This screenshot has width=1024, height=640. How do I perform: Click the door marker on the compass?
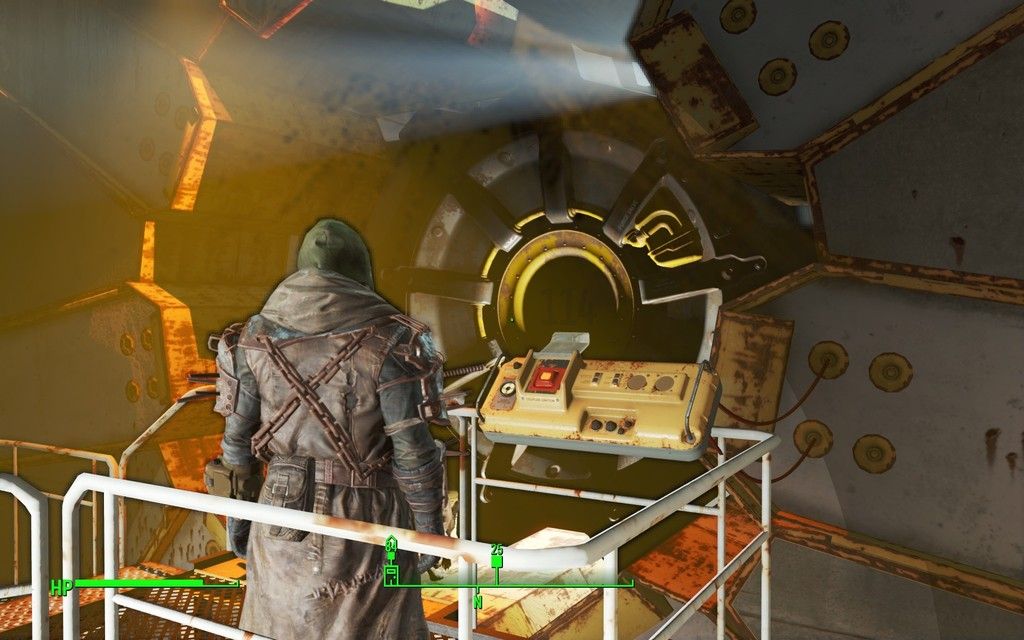pos(391,574)
